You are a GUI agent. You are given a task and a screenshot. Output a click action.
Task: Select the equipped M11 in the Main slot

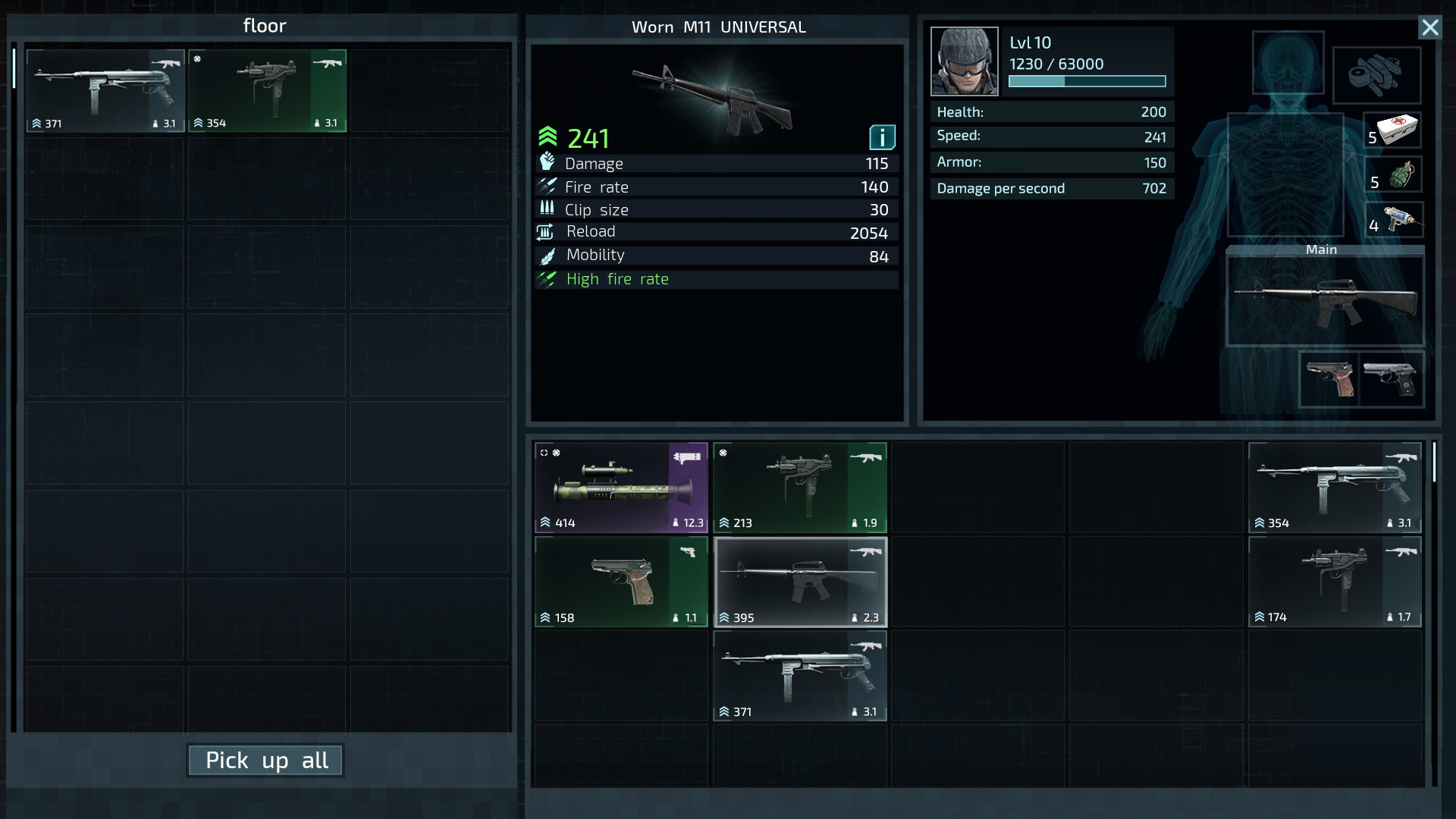1326,299
